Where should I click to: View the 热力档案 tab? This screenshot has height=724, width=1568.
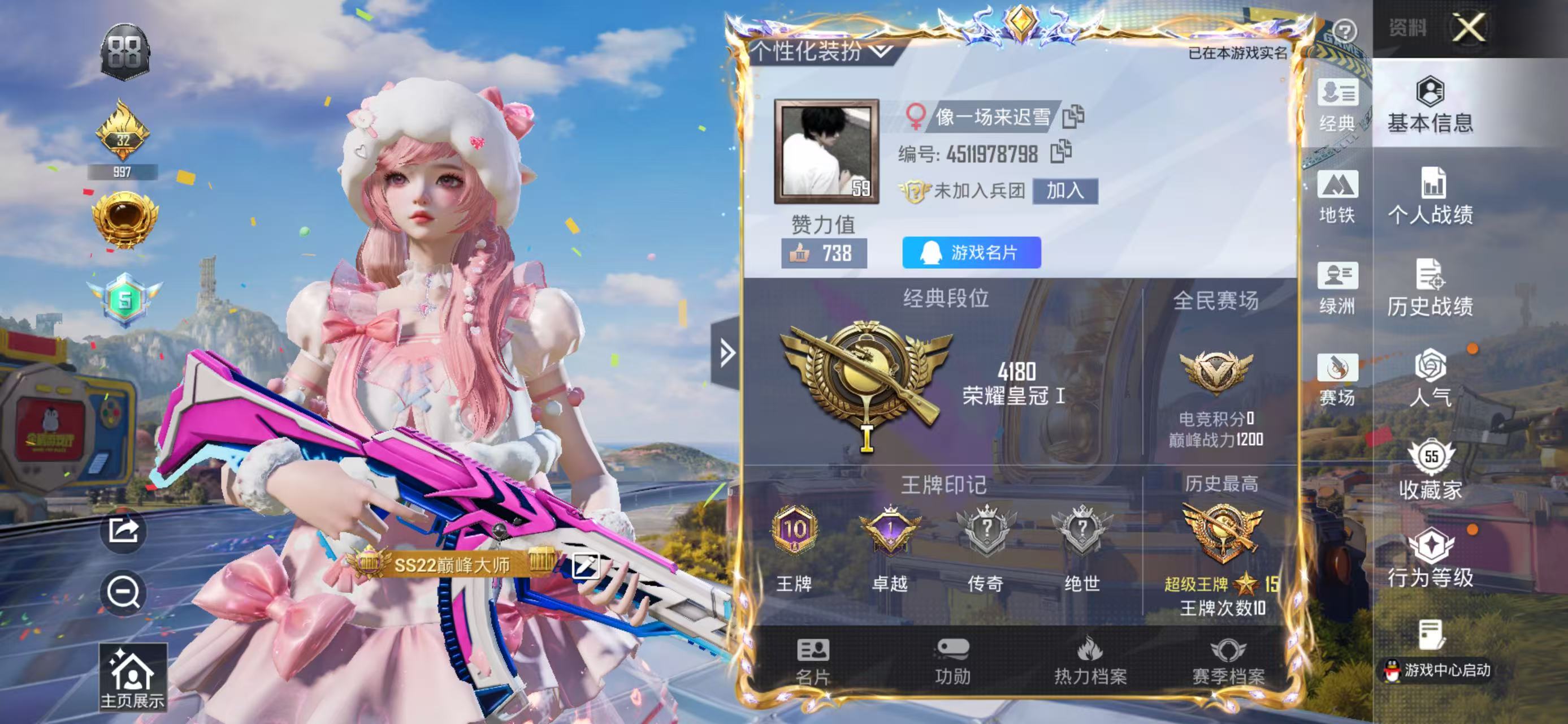pyautogui.click(x=1090, y=661)
